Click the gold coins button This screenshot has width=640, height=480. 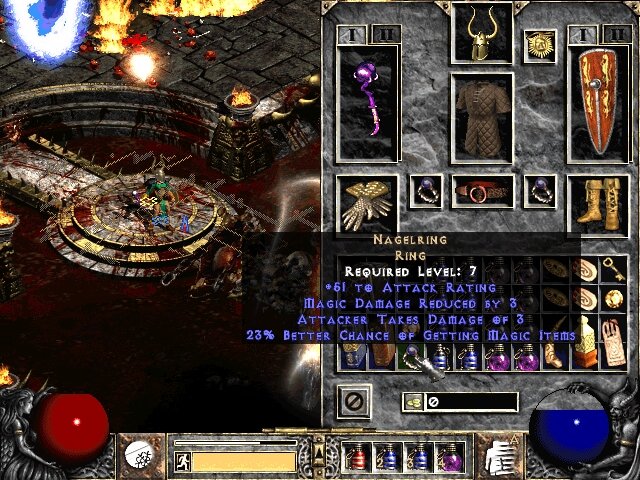[x=413, y=402]
